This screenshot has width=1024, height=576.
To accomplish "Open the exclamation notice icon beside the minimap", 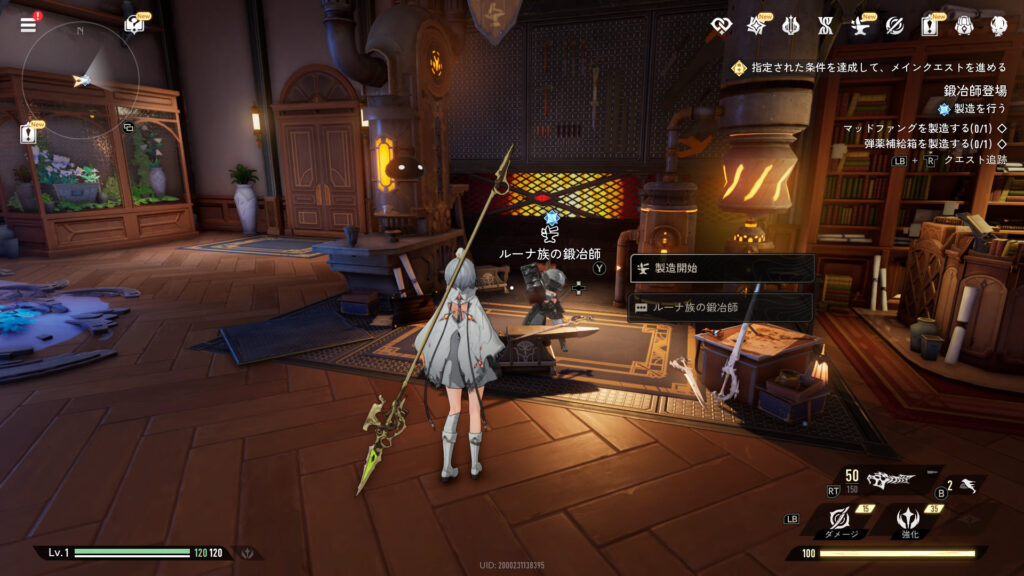I will coord(28,134).
